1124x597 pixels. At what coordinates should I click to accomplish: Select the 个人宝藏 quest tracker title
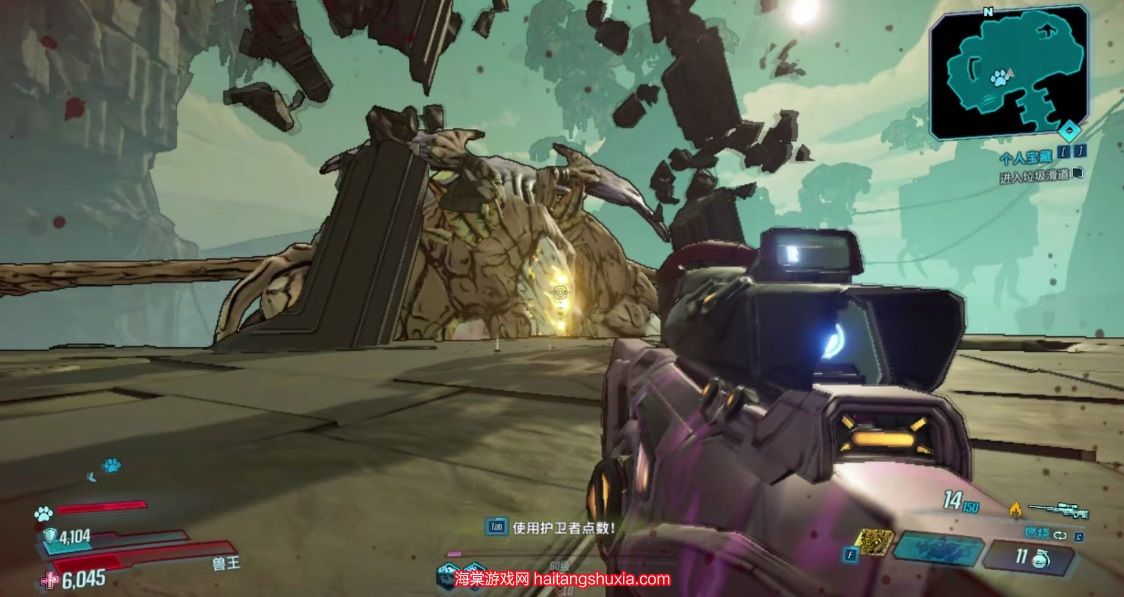[x=1025, y=158]
